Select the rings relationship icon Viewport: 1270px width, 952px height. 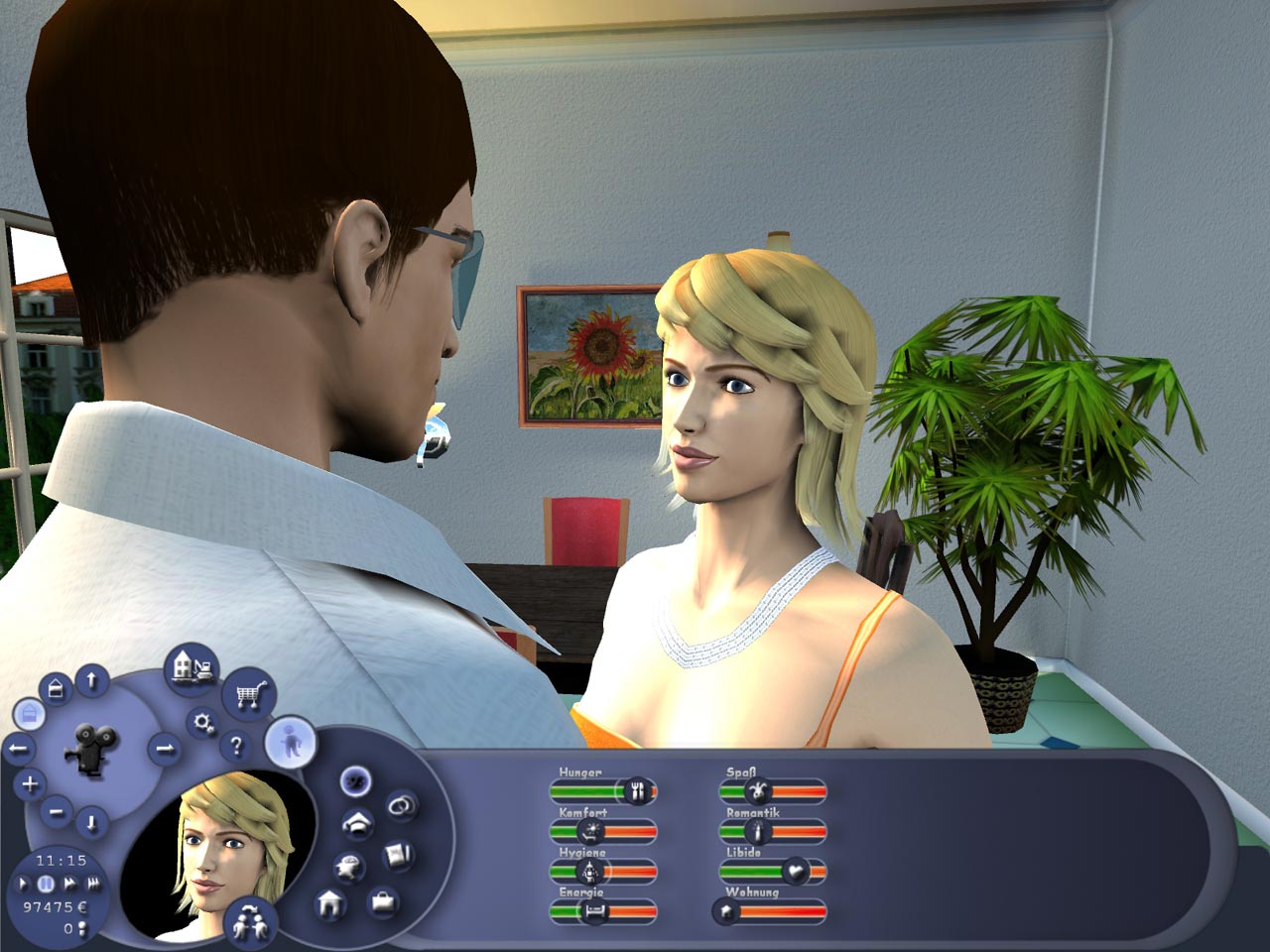click(x=401, y=805)
